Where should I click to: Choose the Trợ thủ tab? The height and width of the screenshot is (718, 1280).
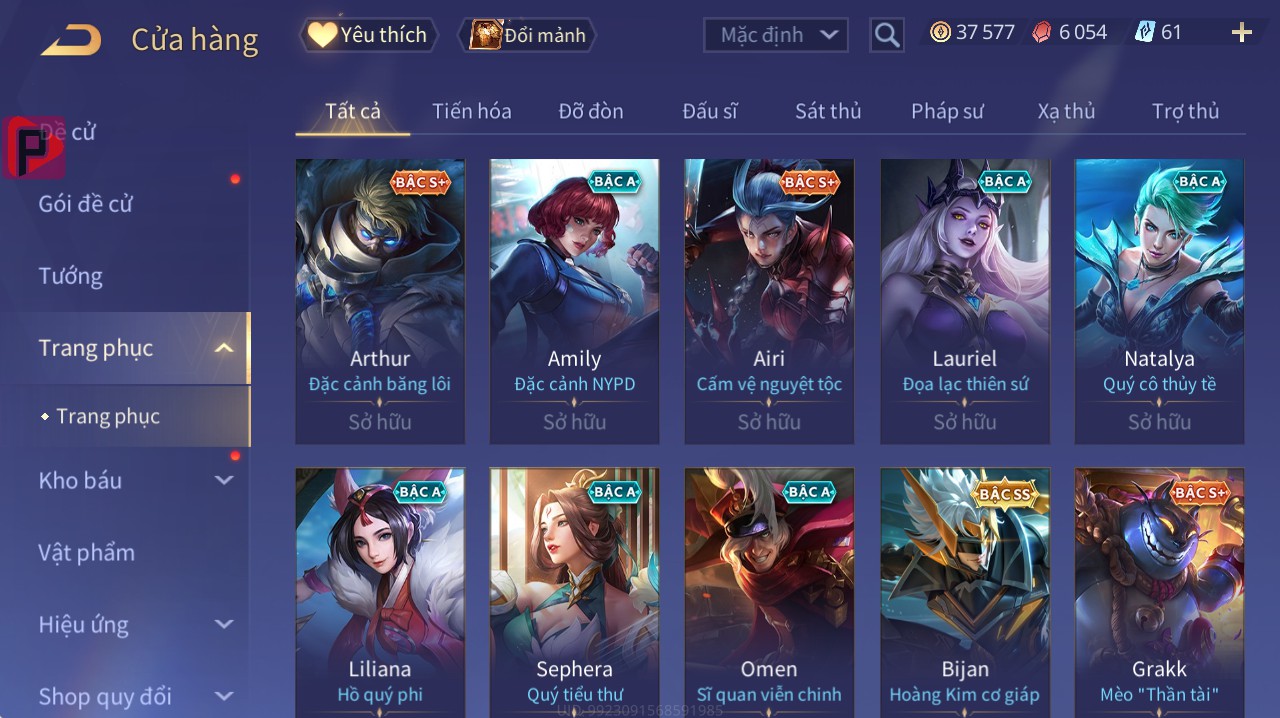pos(1185,111)
